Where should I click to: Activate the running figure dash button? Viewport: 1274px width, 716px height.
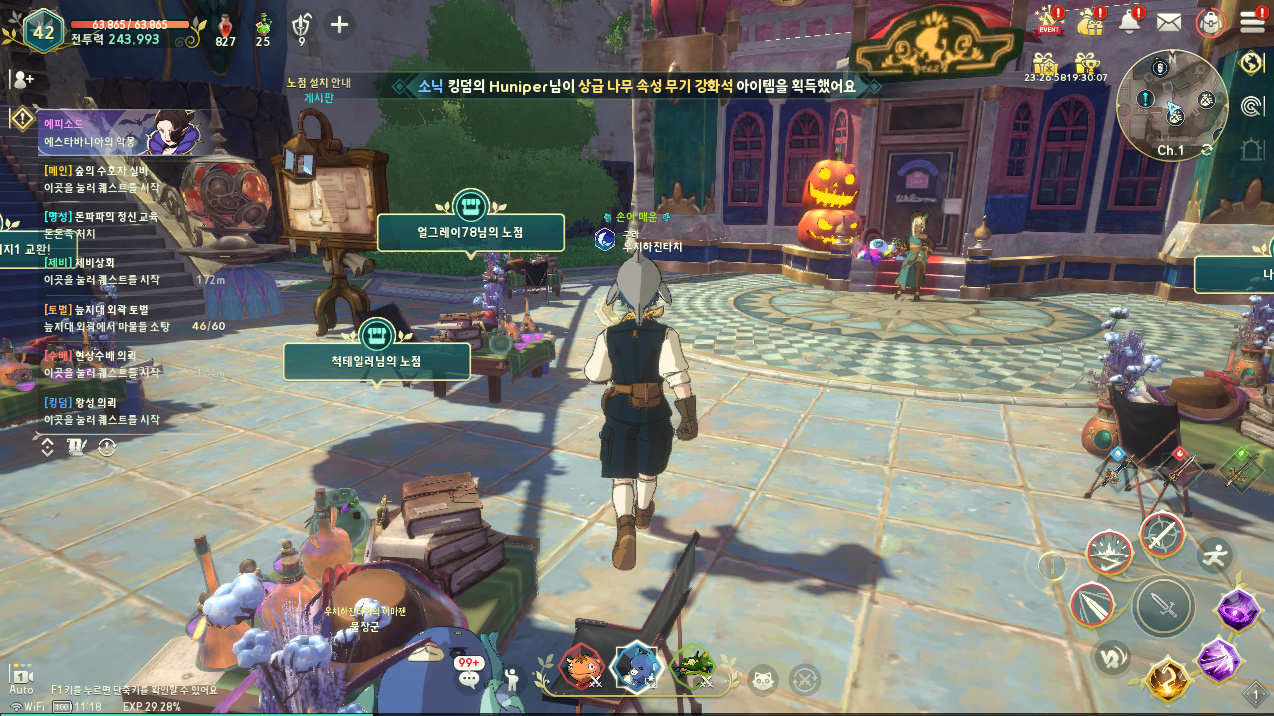coord(1215,556)
